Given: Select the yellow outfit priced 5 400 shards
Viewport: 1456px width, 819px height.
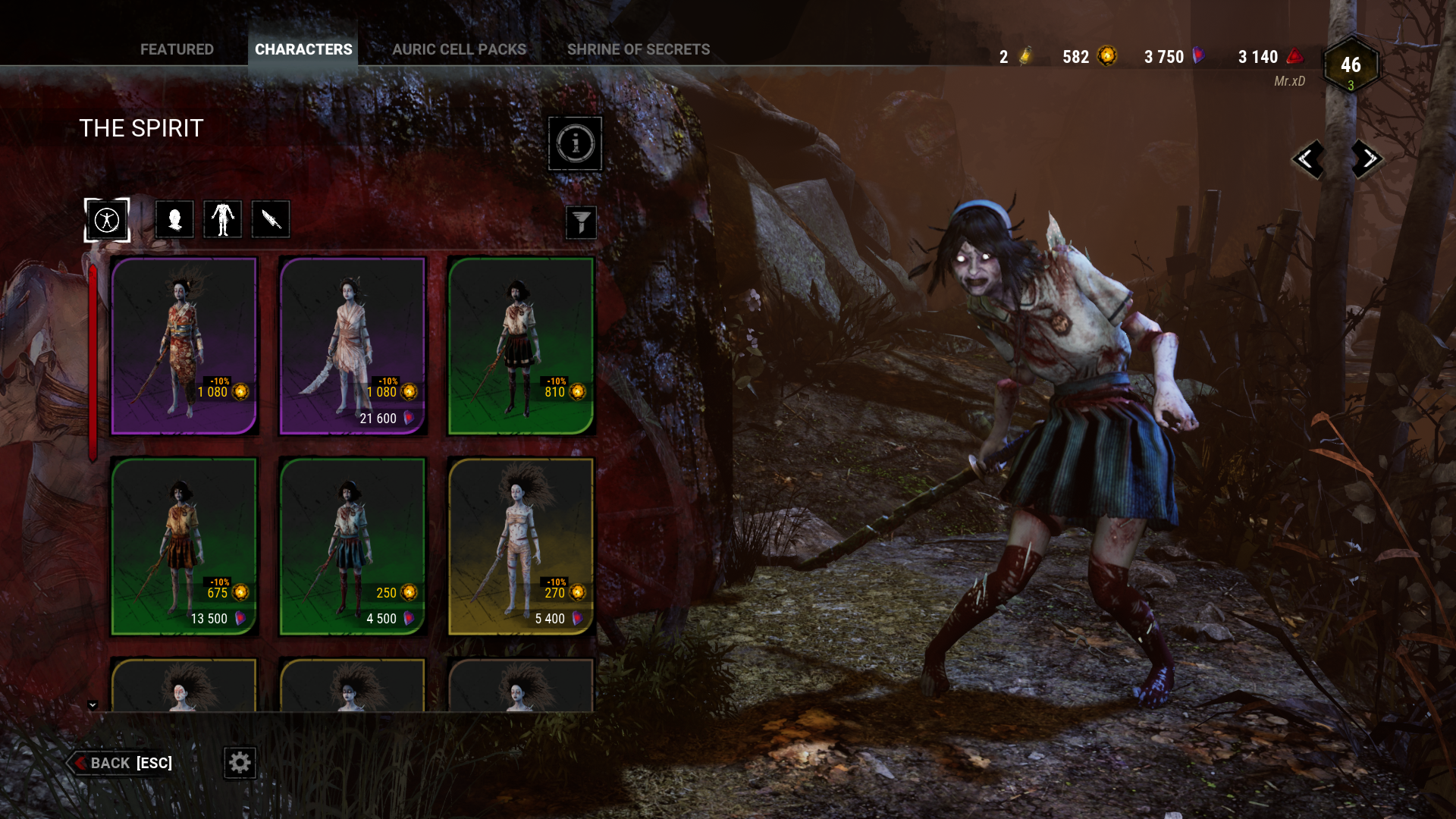Looking at the screenshot, I should pyautogui.click(x=521, y=546).
